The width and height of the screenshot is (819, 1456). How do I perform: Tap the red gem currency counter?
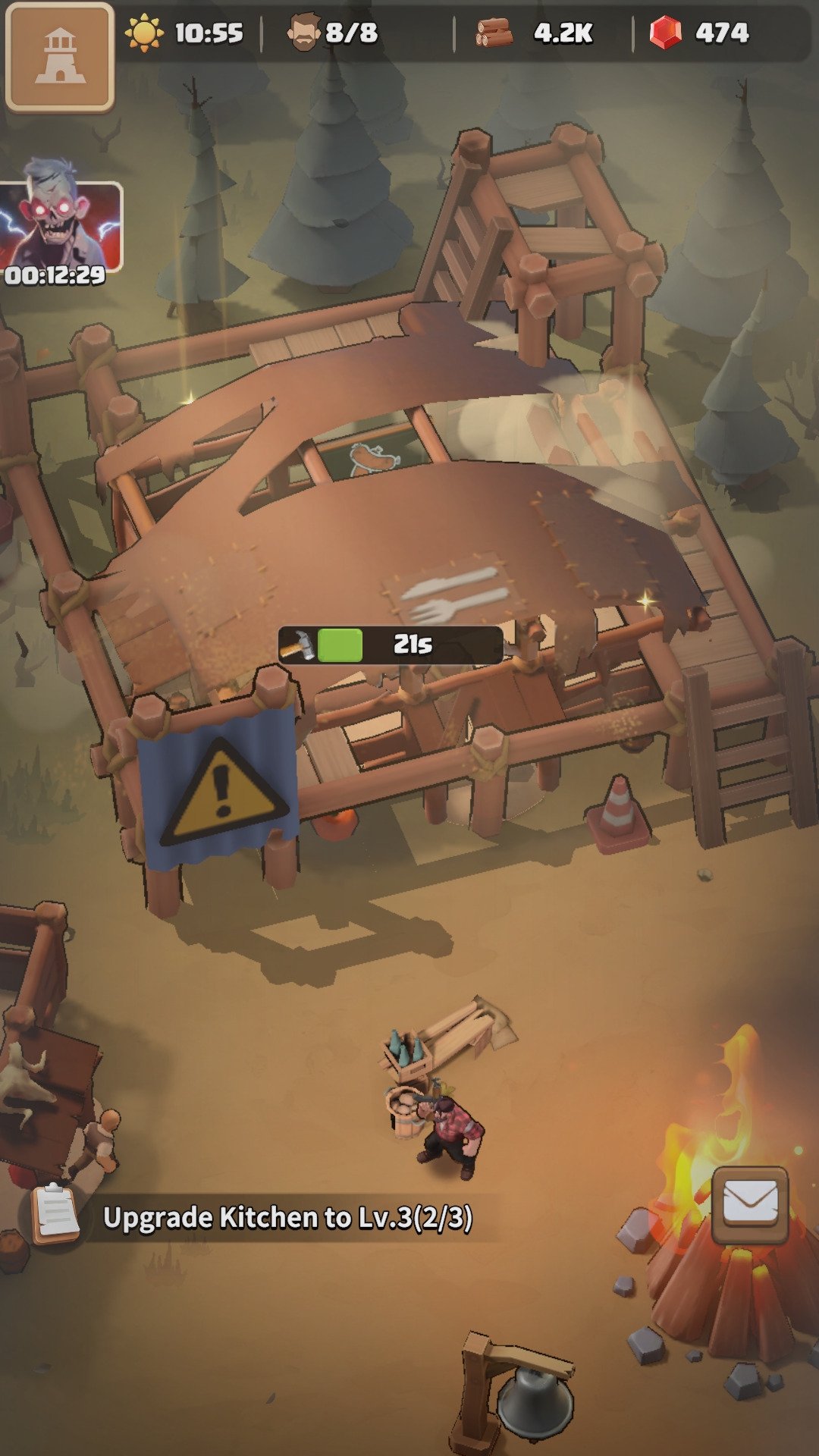[699, 33]
